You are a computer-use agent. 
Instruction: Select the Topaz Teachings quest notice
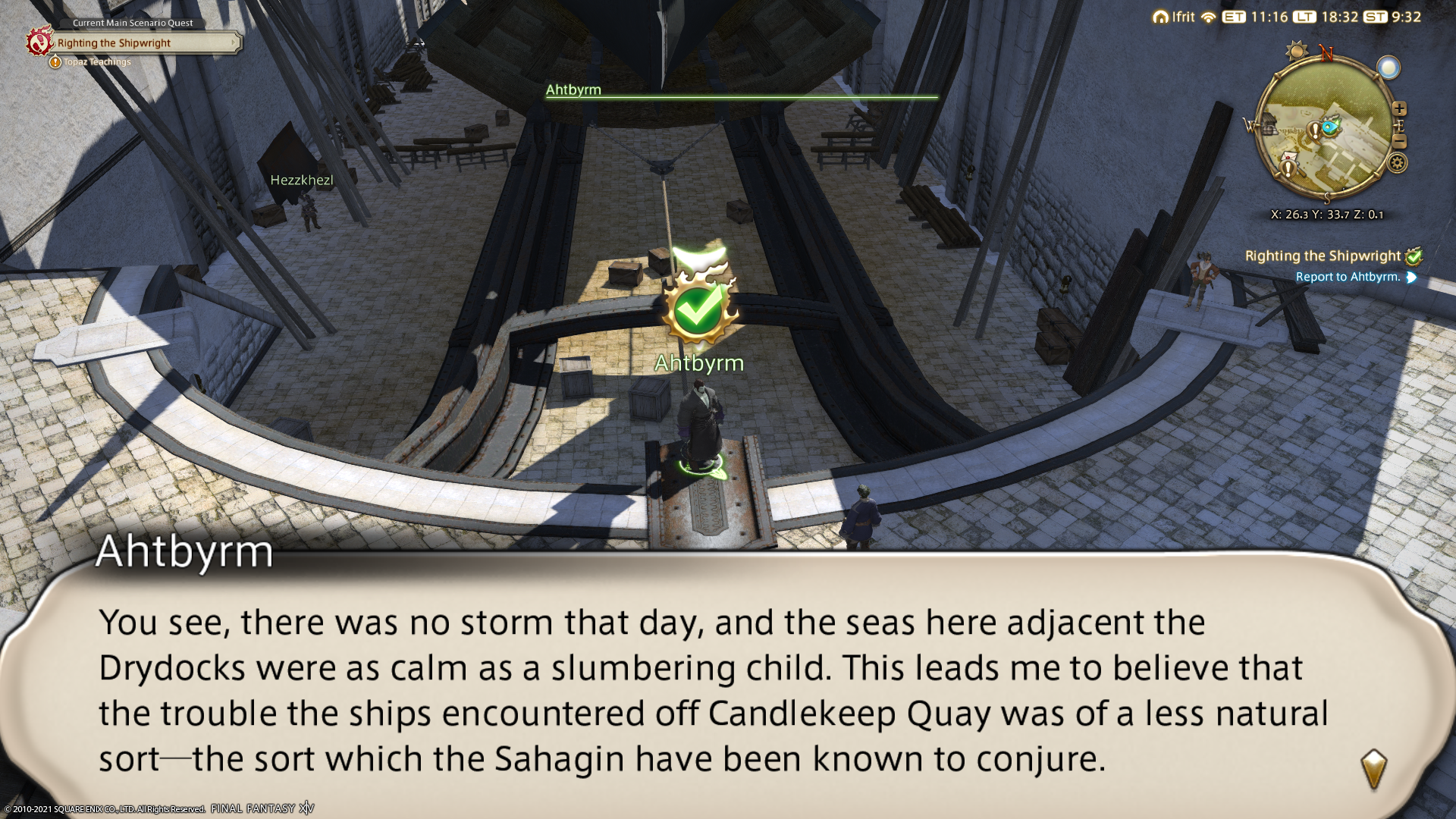coord(97,62)
